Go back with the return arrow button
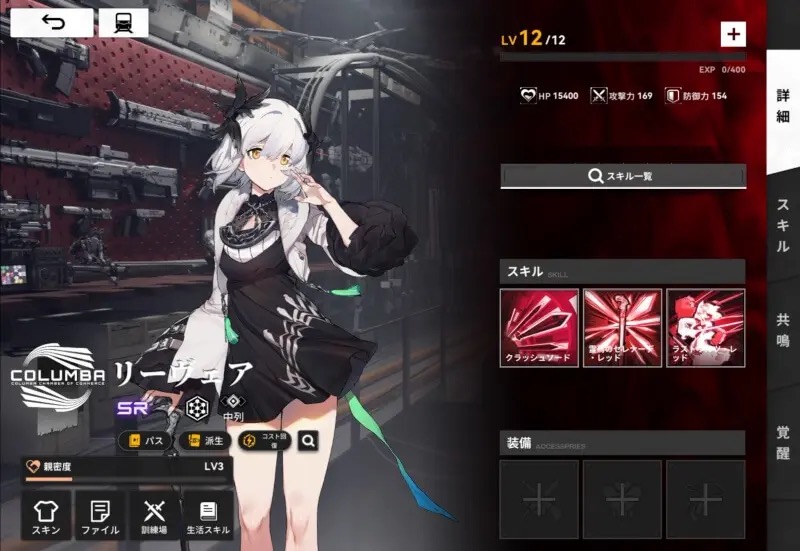800x551 pixels. pyautogui.click(x=53, y=22)
